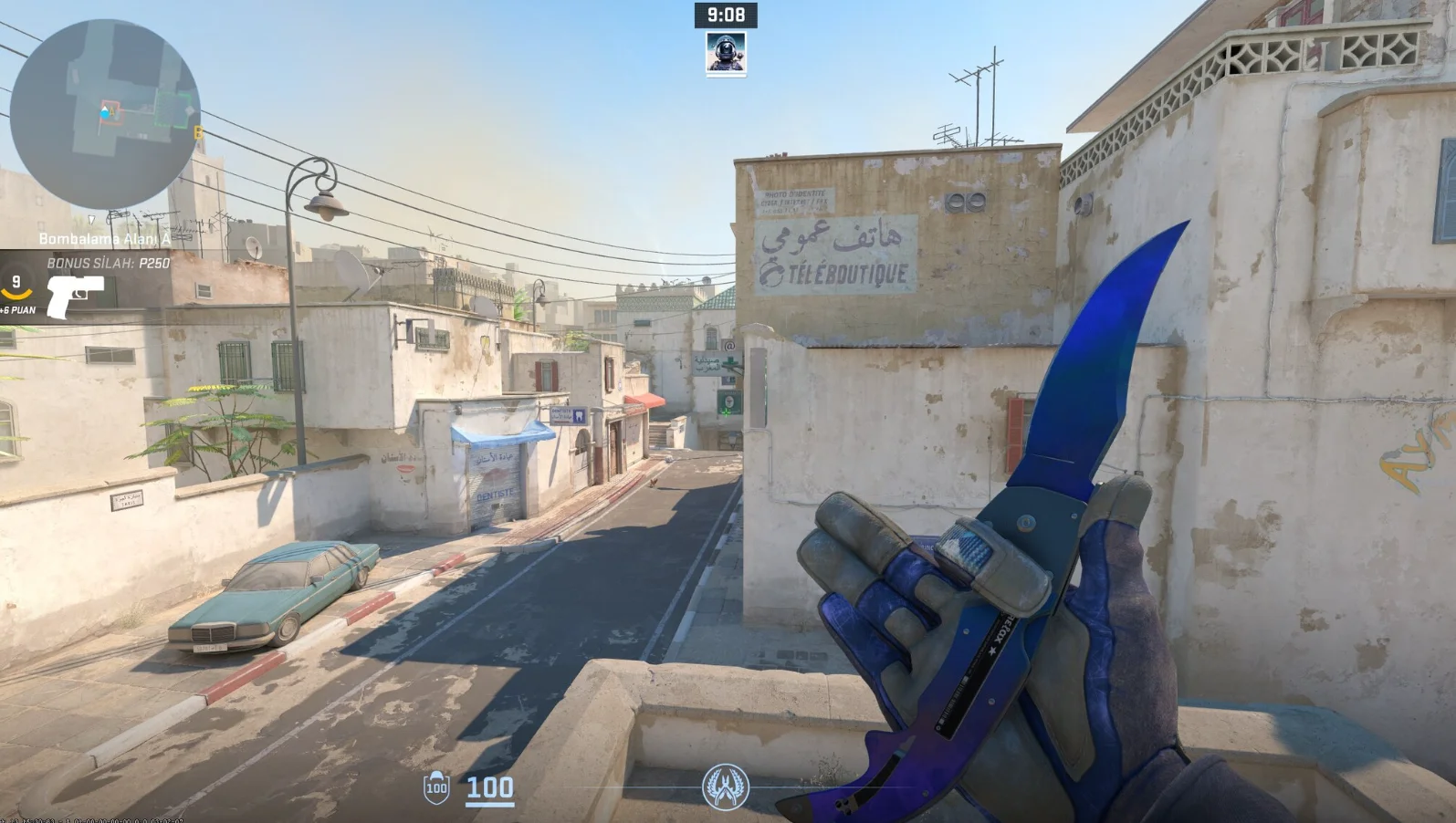Screen dimensions: 1456x823
Task: Click the circular radar minimap
Action: [x=104, y=114]
